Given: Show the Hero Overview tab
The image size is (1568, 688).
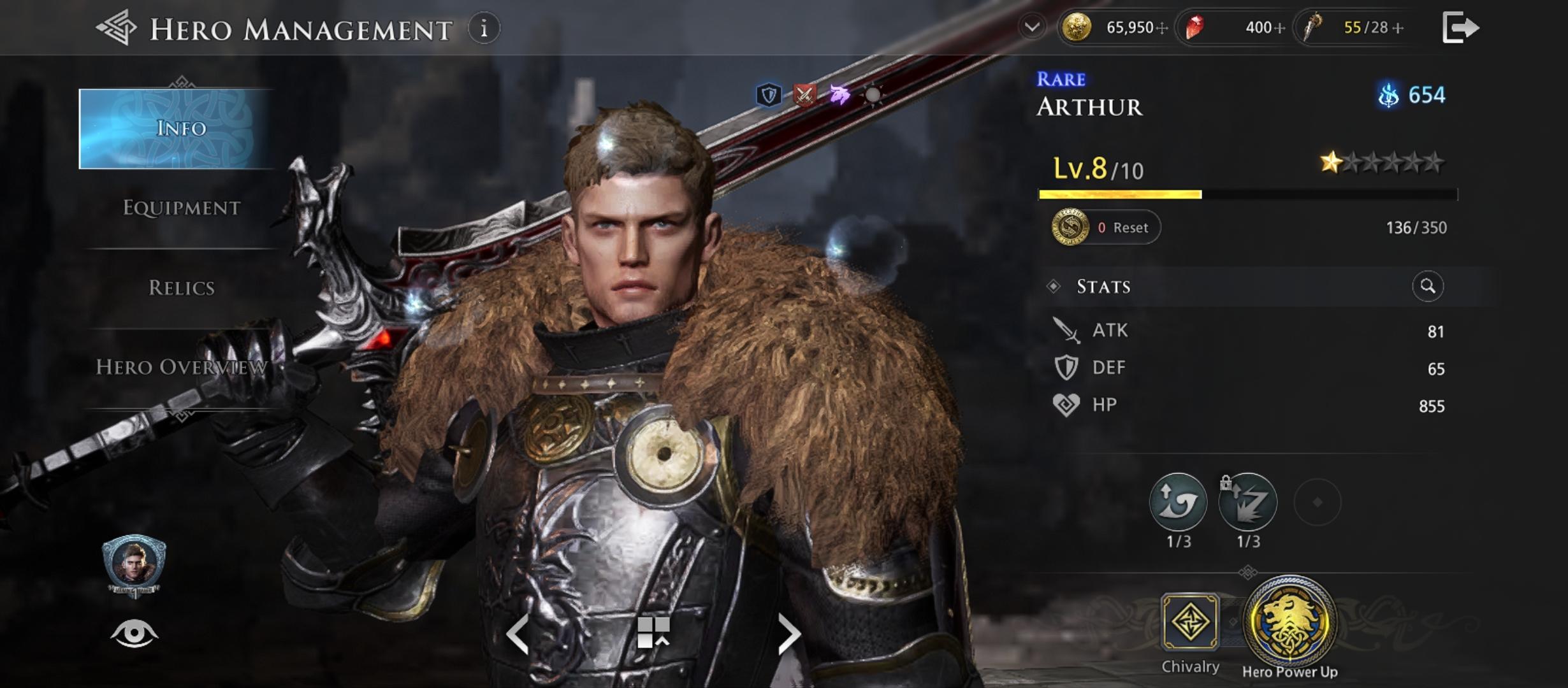Looking at the screenshot, I should click(181, 367).
